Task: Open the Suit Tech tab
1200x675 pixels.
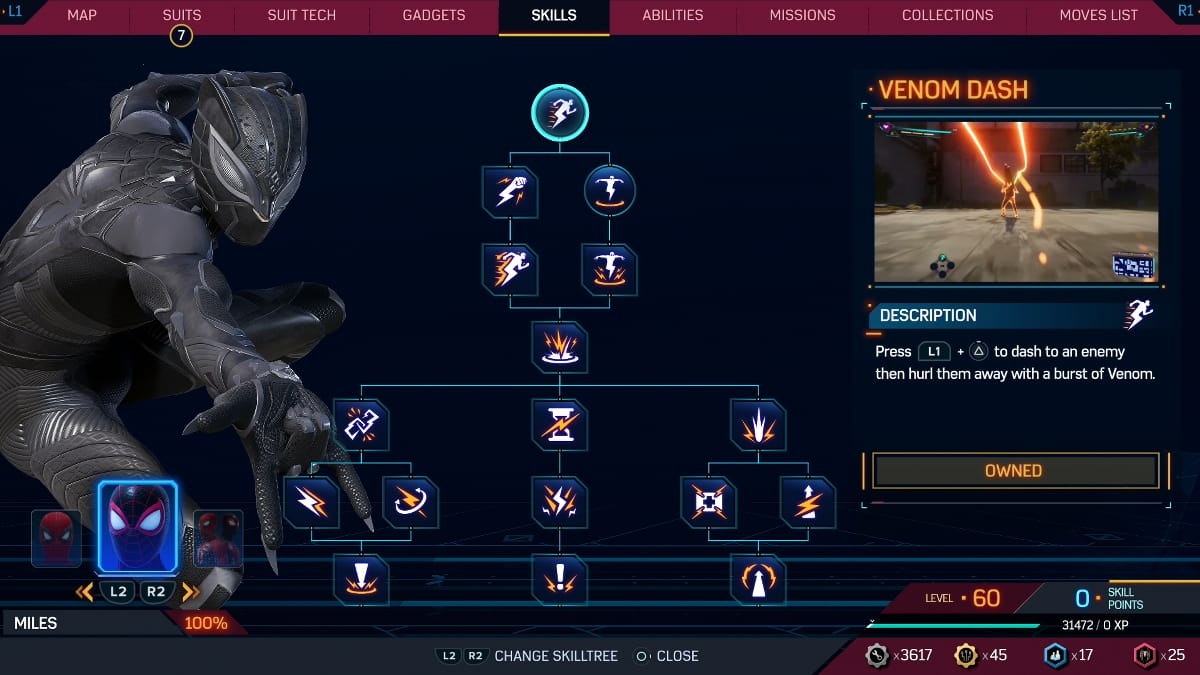Action: (x=302, y=15)
